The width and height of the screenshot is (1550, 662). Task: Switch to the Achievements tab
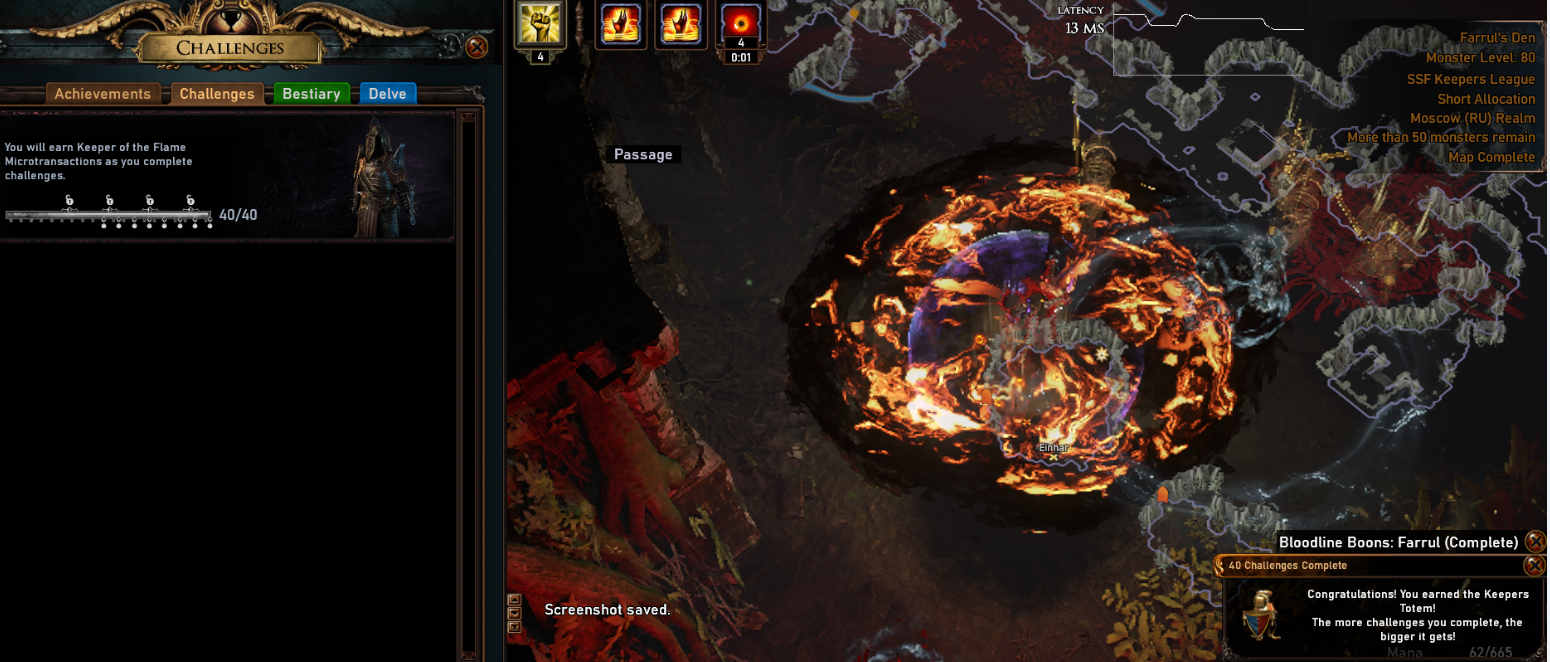(102, 94)
